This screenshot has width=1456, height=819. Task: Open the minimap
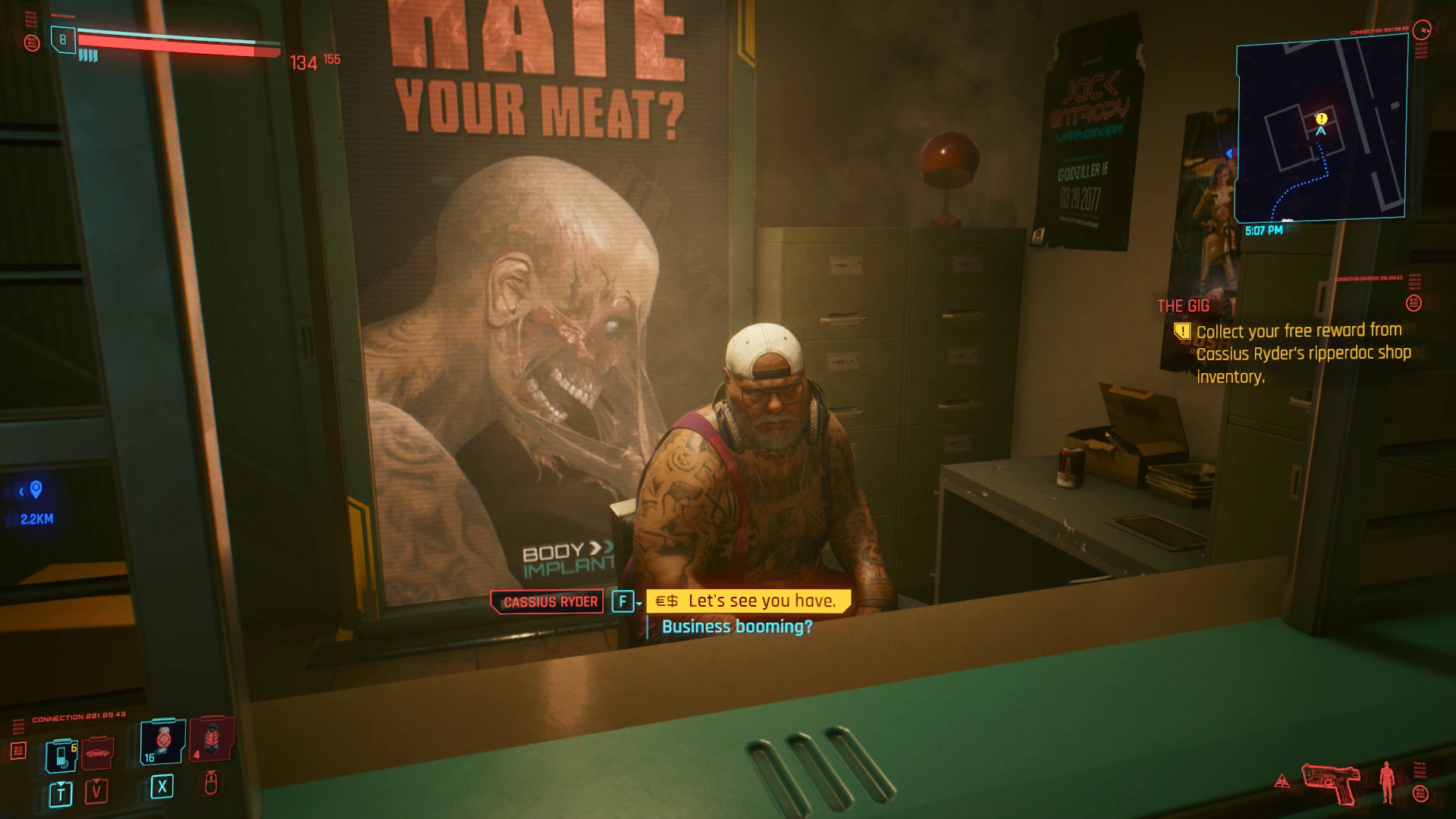coord(1321,132)
